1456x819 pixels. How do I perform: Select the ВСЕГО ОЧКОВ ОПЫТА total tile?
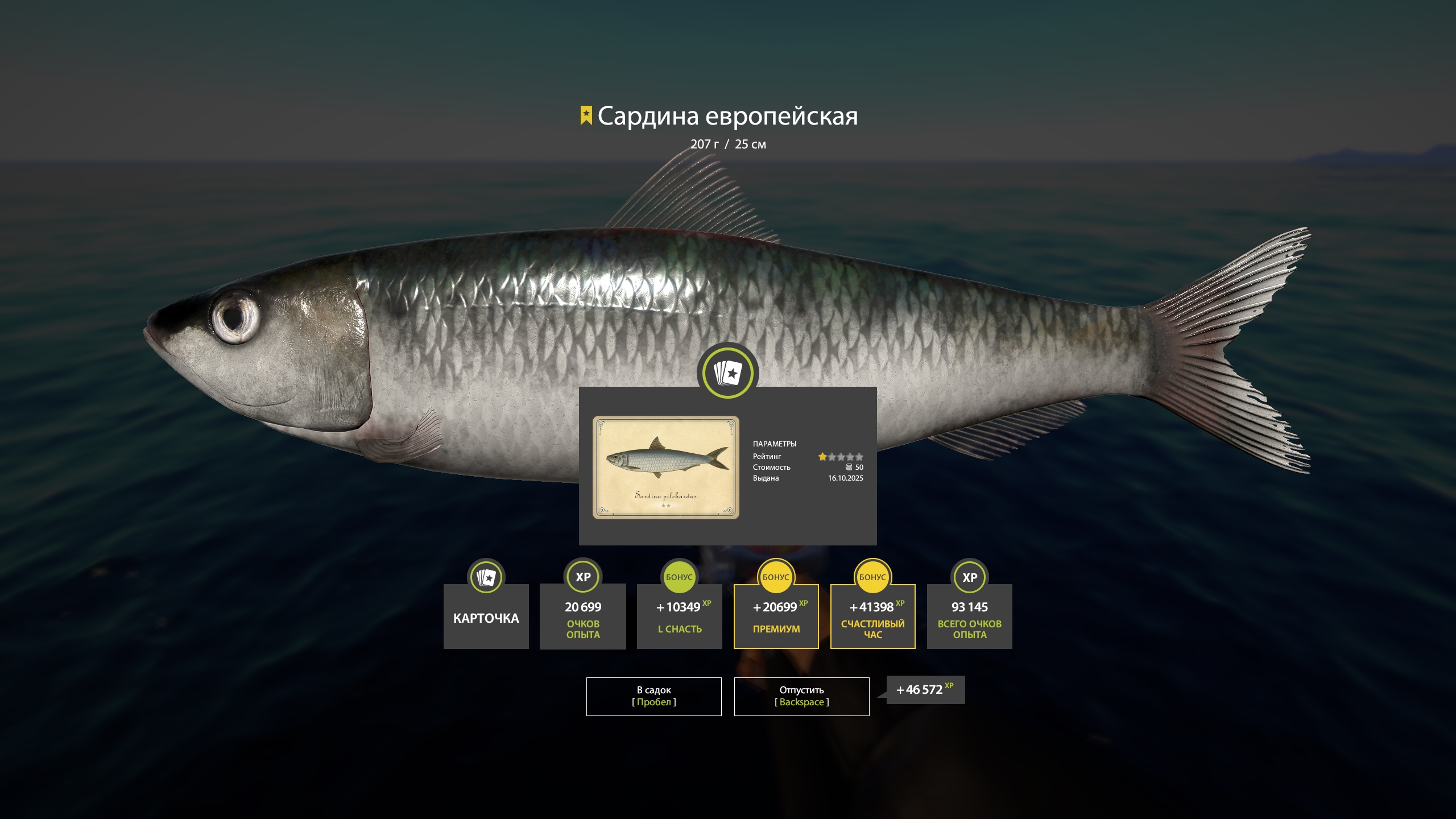[x=969, y=617]
